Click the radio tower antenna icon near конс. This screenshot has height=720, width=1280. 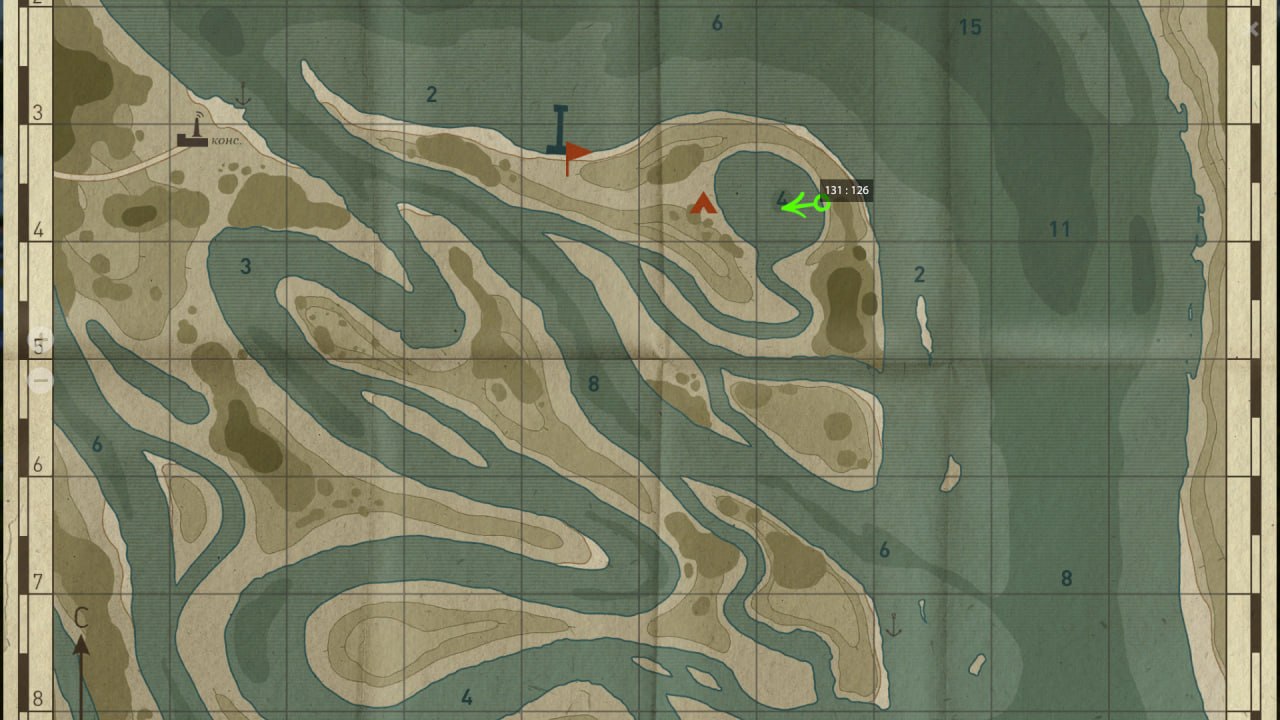point(196,126)
